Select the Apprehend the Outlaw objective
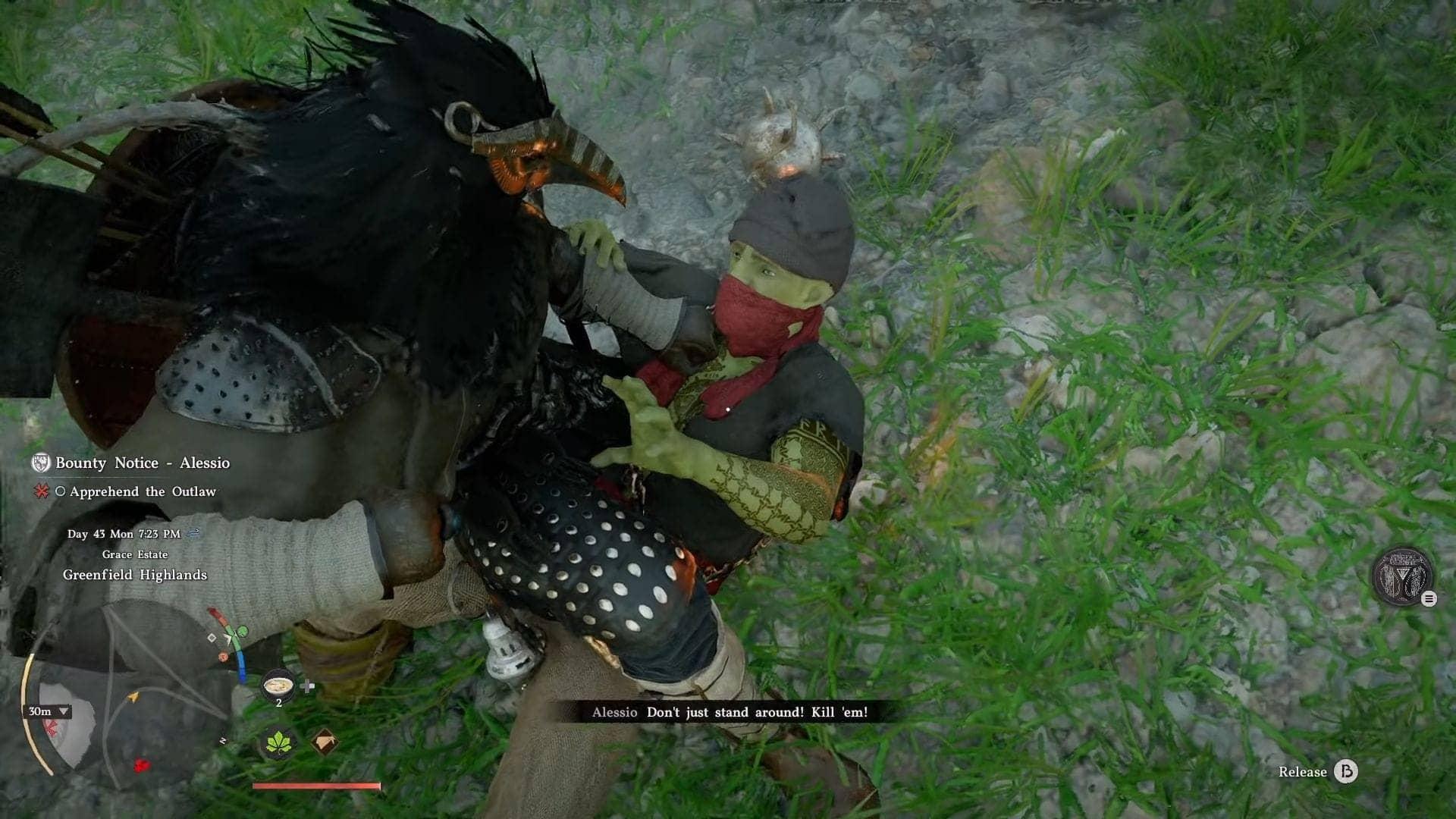 (143, 491)
